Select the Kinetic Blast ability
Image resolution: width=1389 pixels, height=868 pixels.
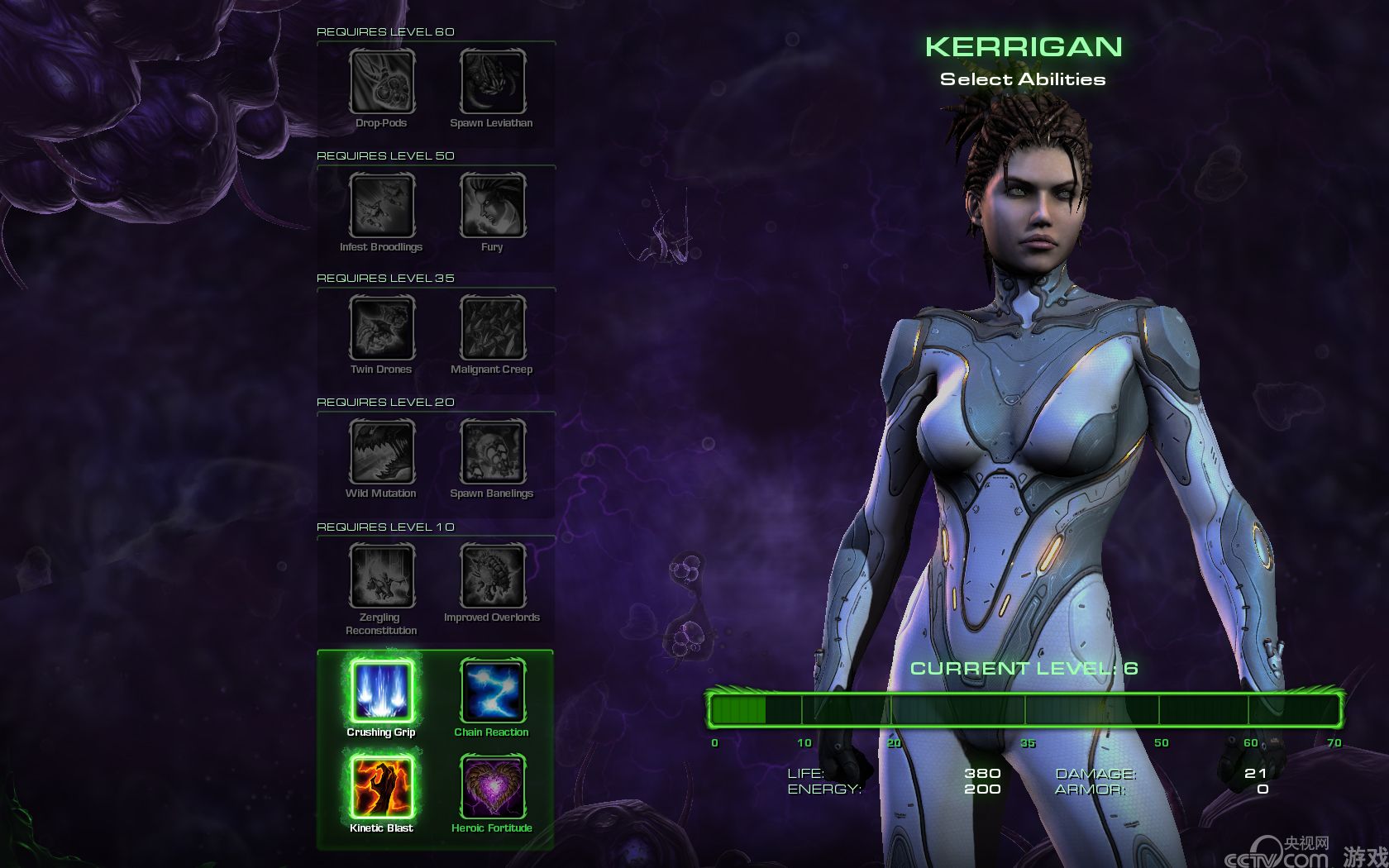381,786
